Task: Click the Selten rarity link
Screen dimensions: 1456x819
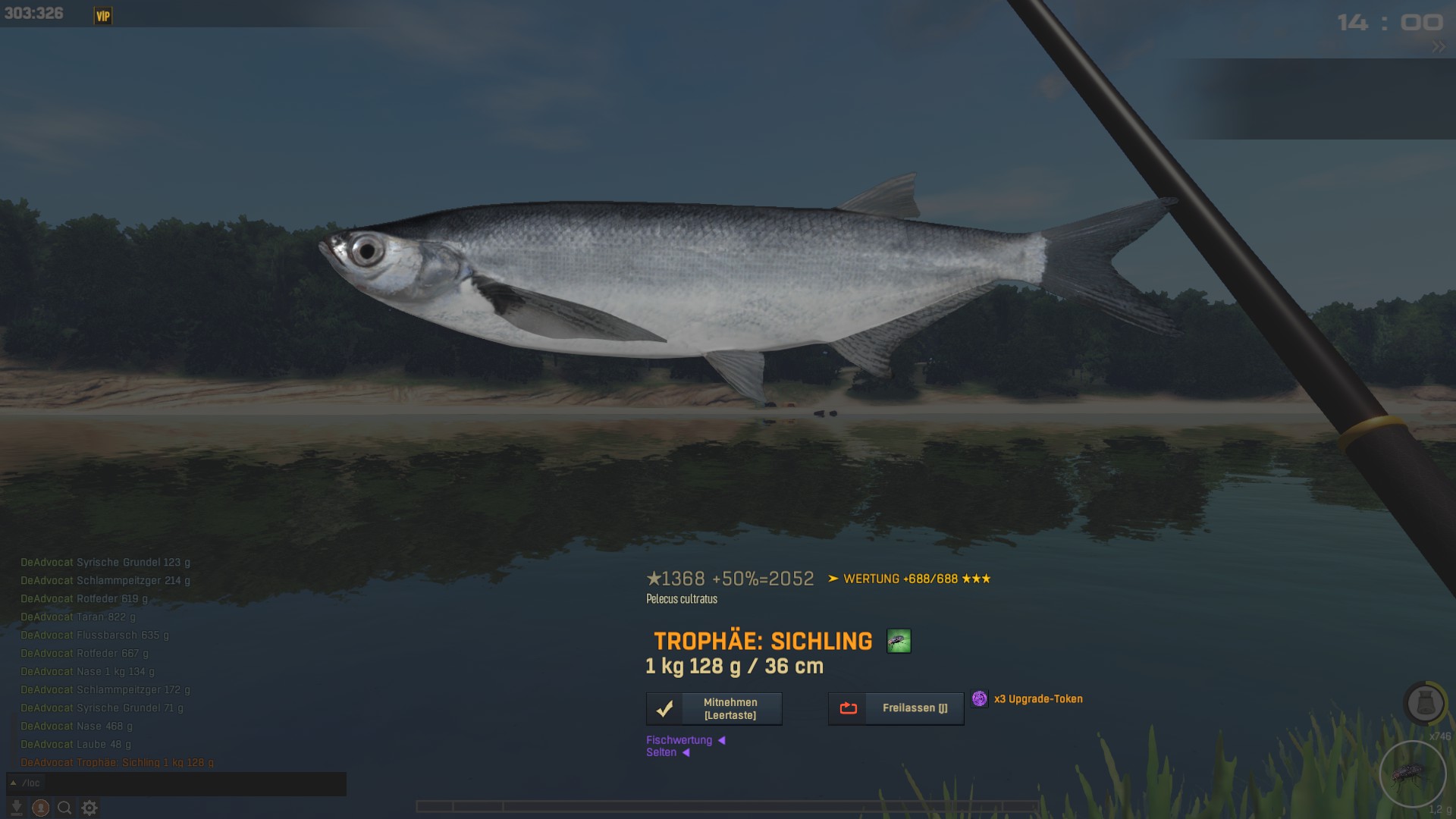Action: pos(661,752)
